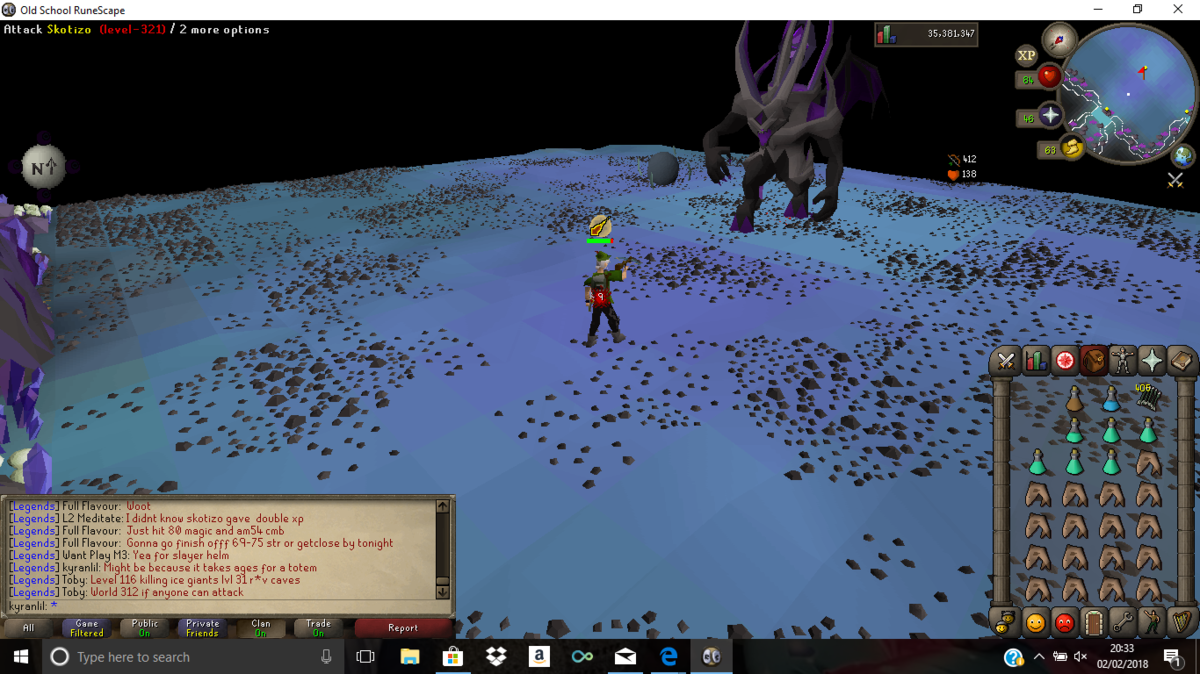Click the blue potion in inventory
Screen dimensions: 1200x674
[1111, 400]
